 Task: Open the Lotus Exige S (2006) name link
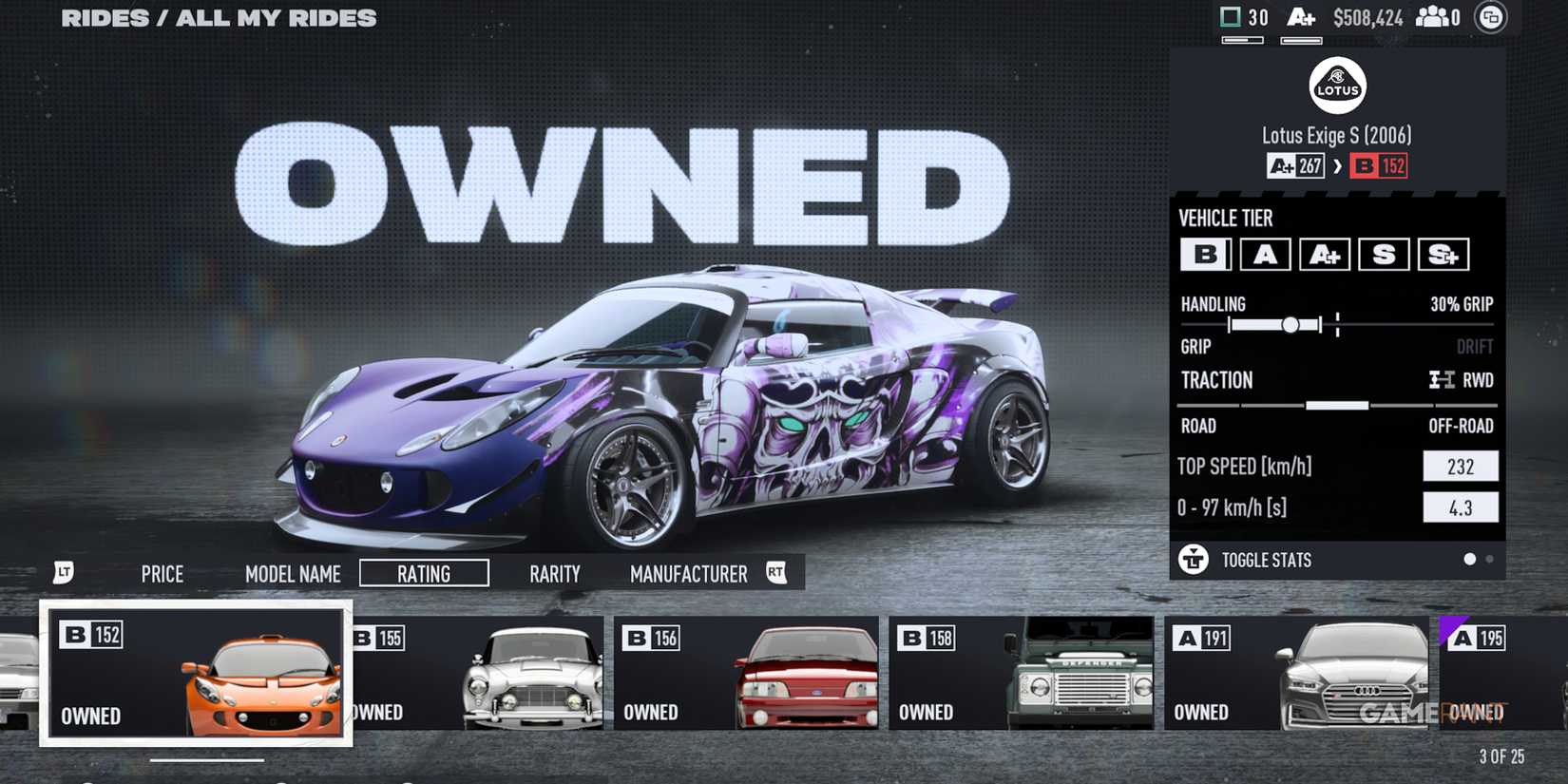pyautogui.click(x=1335, y=135)
